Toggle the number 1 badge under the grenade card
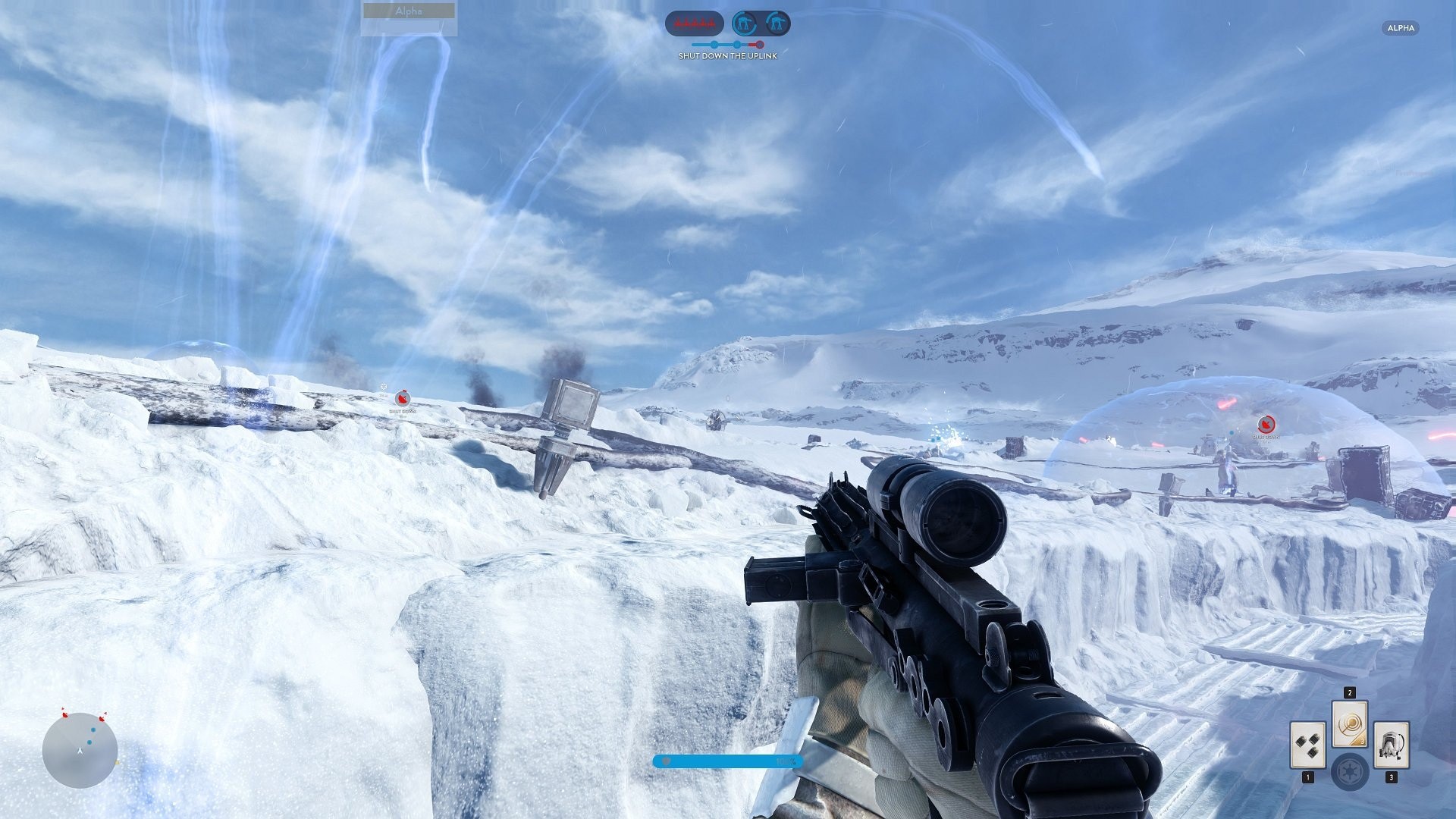The width and height of the screenshot is (1456, 819). click(1308, 777)
